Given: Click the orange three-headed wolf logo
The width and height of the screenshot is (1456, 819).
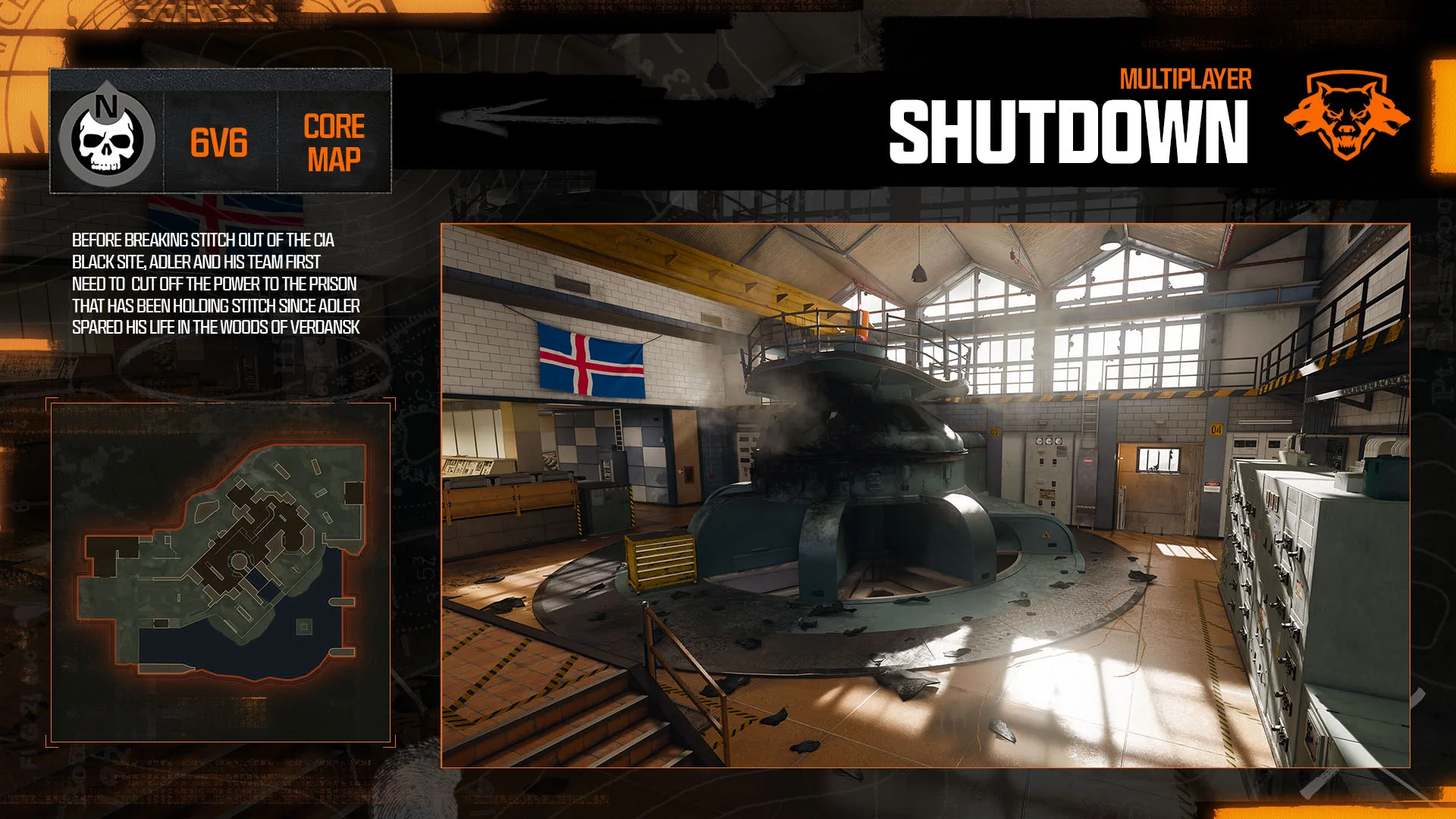Looking at the screenshot, I should [x=1346, y=114].
